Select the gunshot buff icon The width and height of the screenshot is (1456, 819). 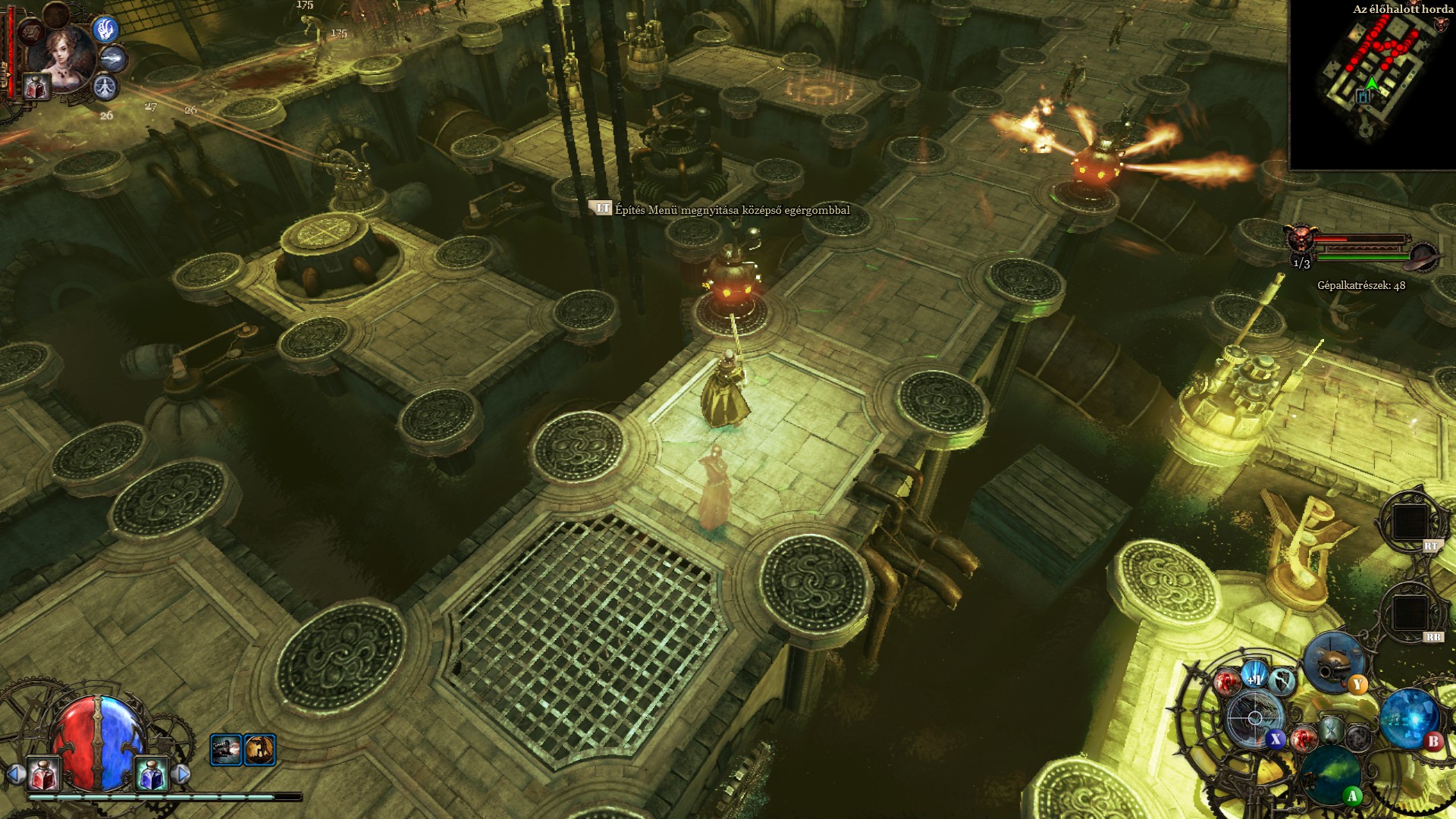coord(226,750)
